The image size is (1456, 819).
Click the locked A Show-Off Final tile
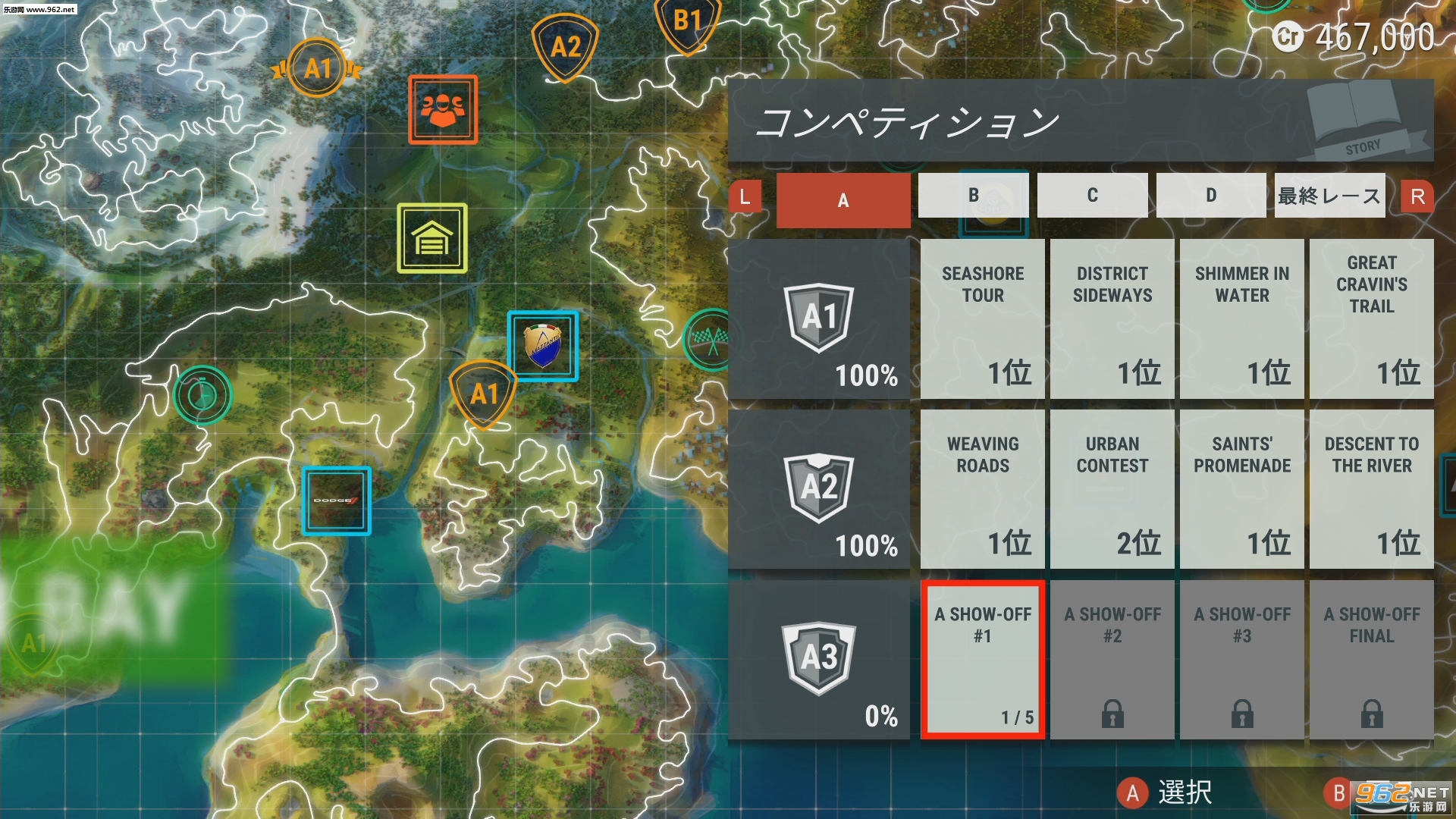[x=1372, y=659]
